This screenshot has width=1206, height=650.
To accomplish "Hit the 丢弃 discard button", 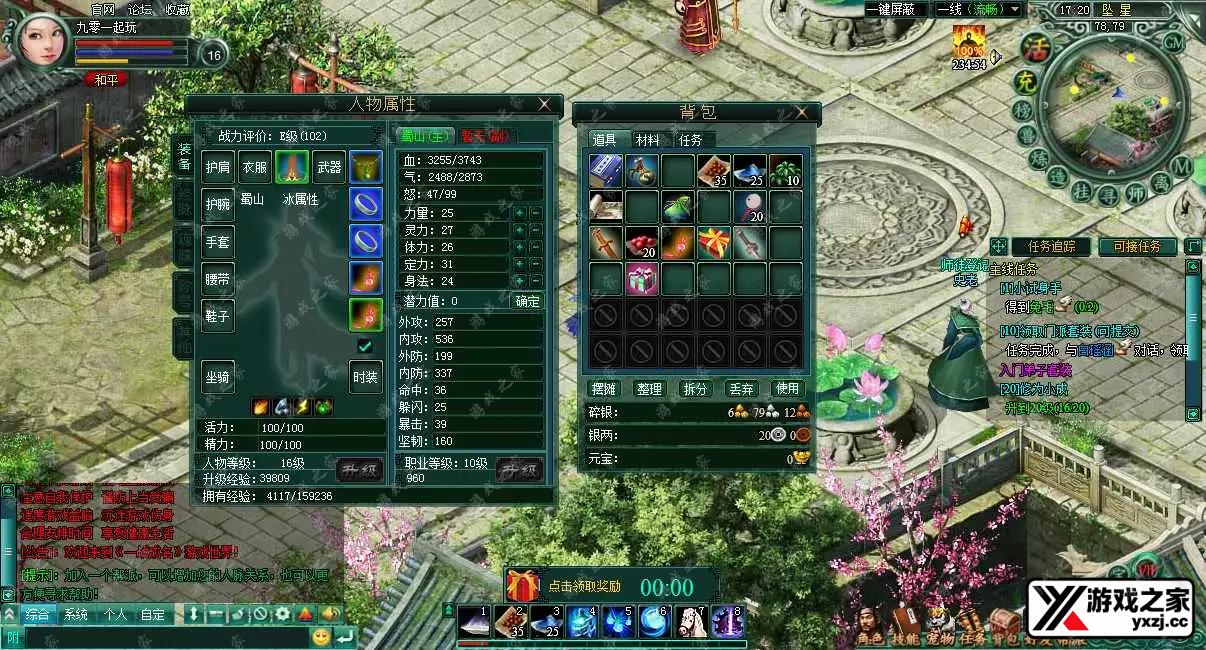I will point(741,388).
